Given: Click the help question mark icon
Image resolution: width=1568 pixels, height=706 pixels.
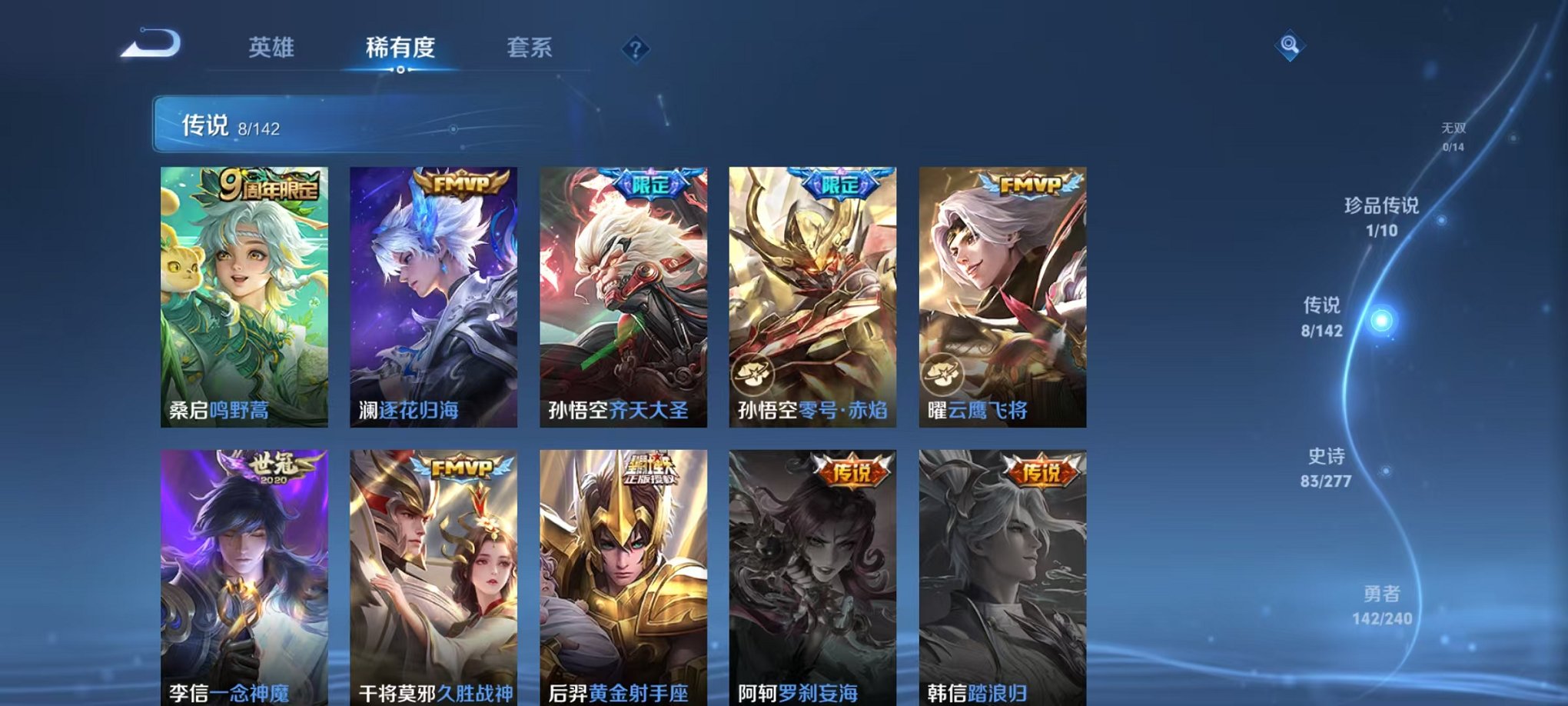Looking at the screenshot, I should [x=635, y=48].
